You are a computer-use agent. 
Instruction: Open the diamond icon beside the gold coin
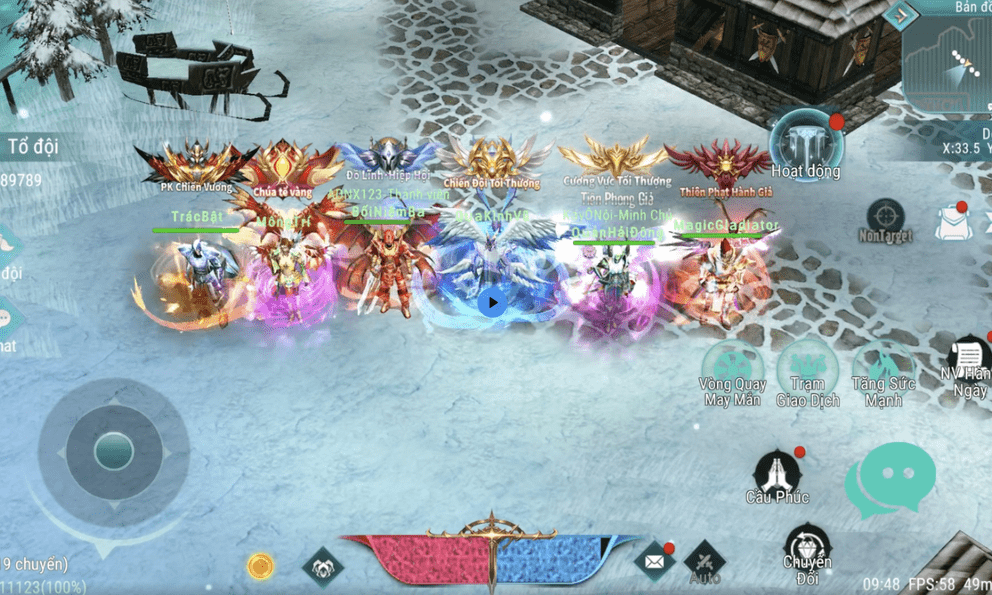323,567
